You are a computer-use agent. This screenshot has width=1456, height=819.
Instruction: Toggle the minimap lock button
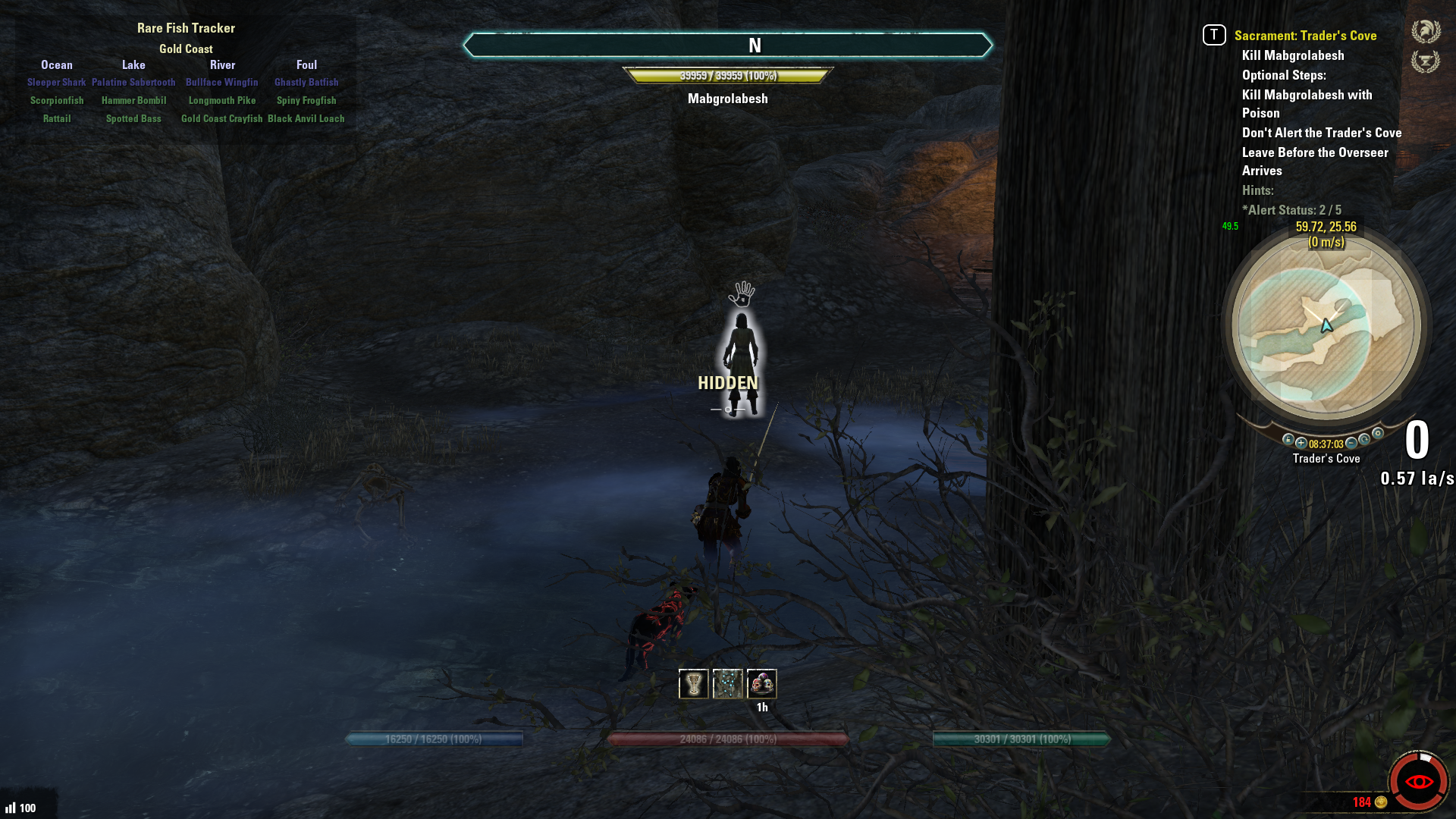tap(1288, 440)
